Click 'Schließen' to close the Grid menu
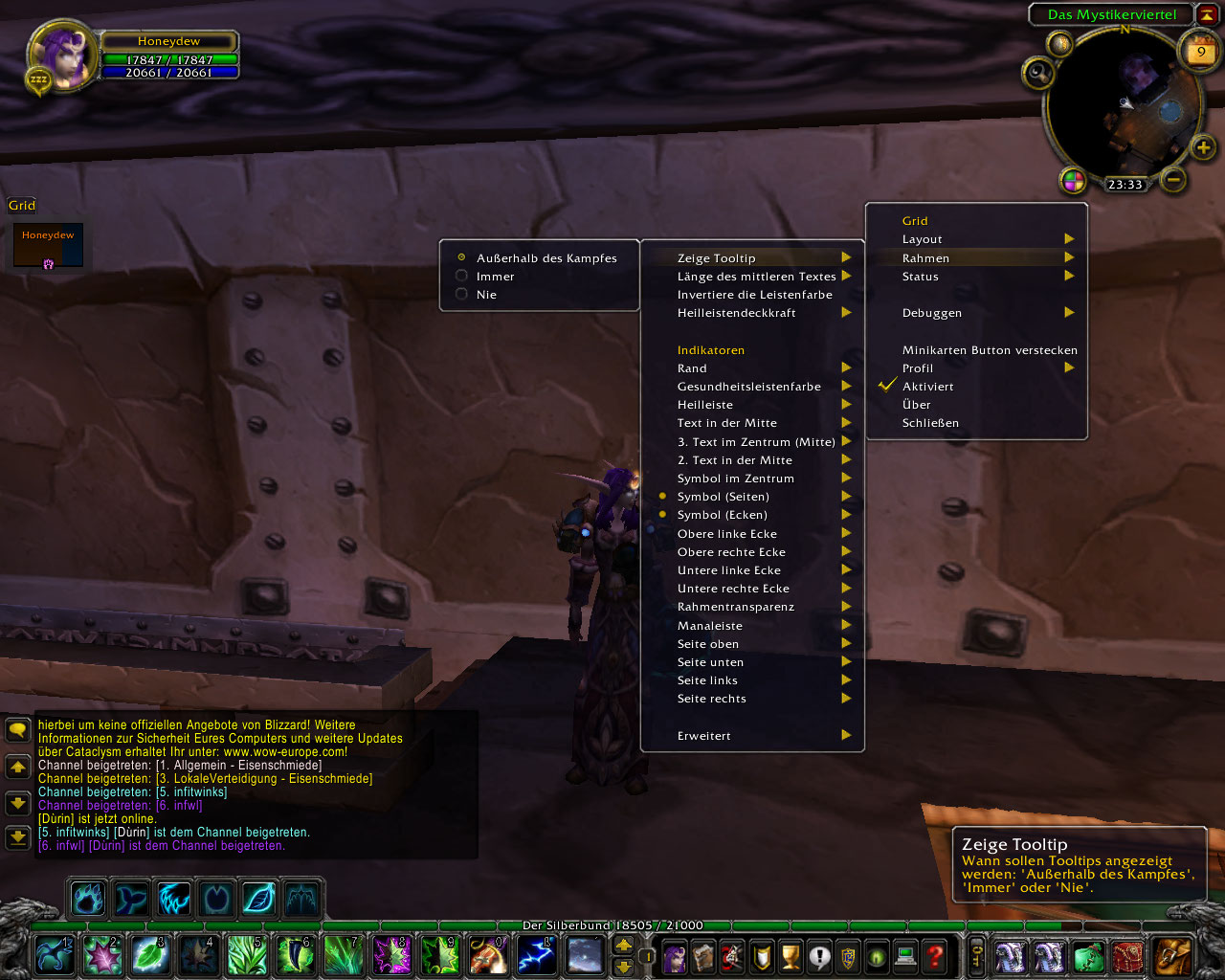 pyautogui.click(x=930, y=423)
